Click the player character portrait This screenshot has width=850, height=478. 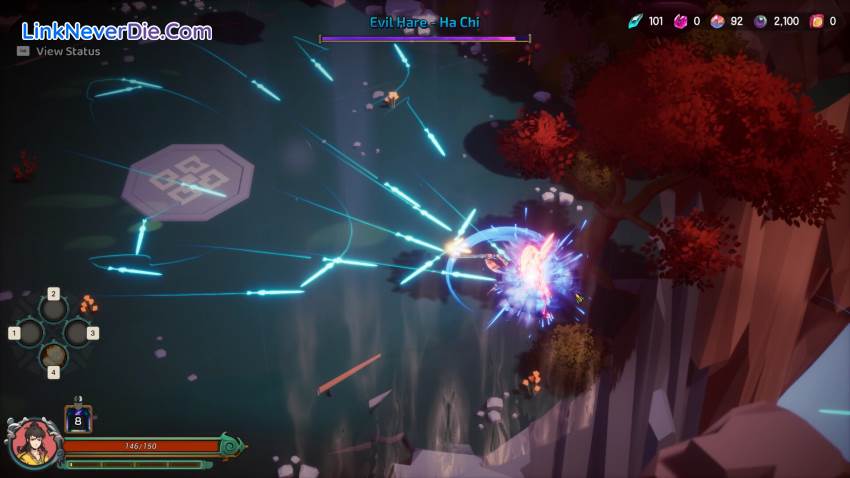[x=32, y=443]
